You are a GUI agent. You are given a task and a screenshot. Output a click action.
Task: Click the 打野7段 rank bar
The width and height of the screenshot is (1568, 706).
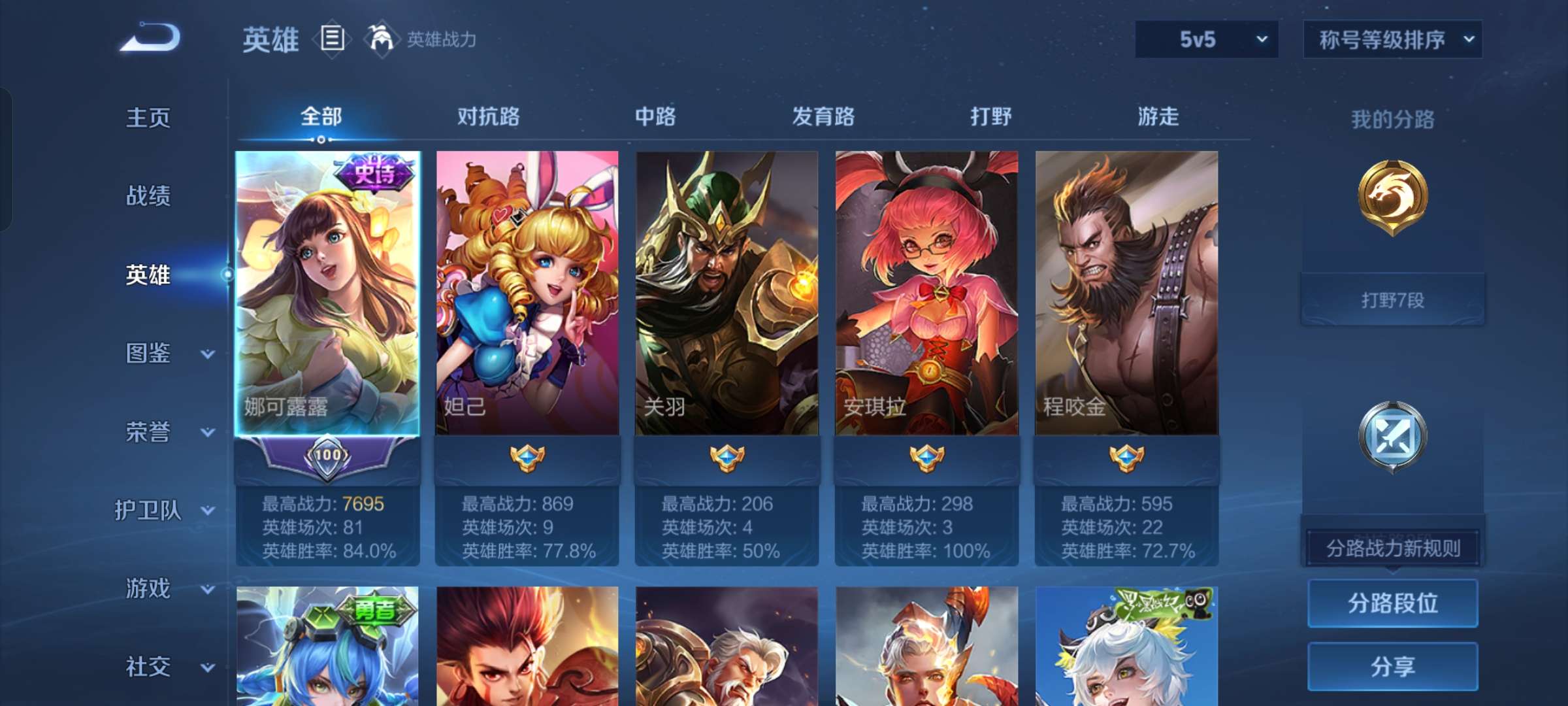point(1394,299)
